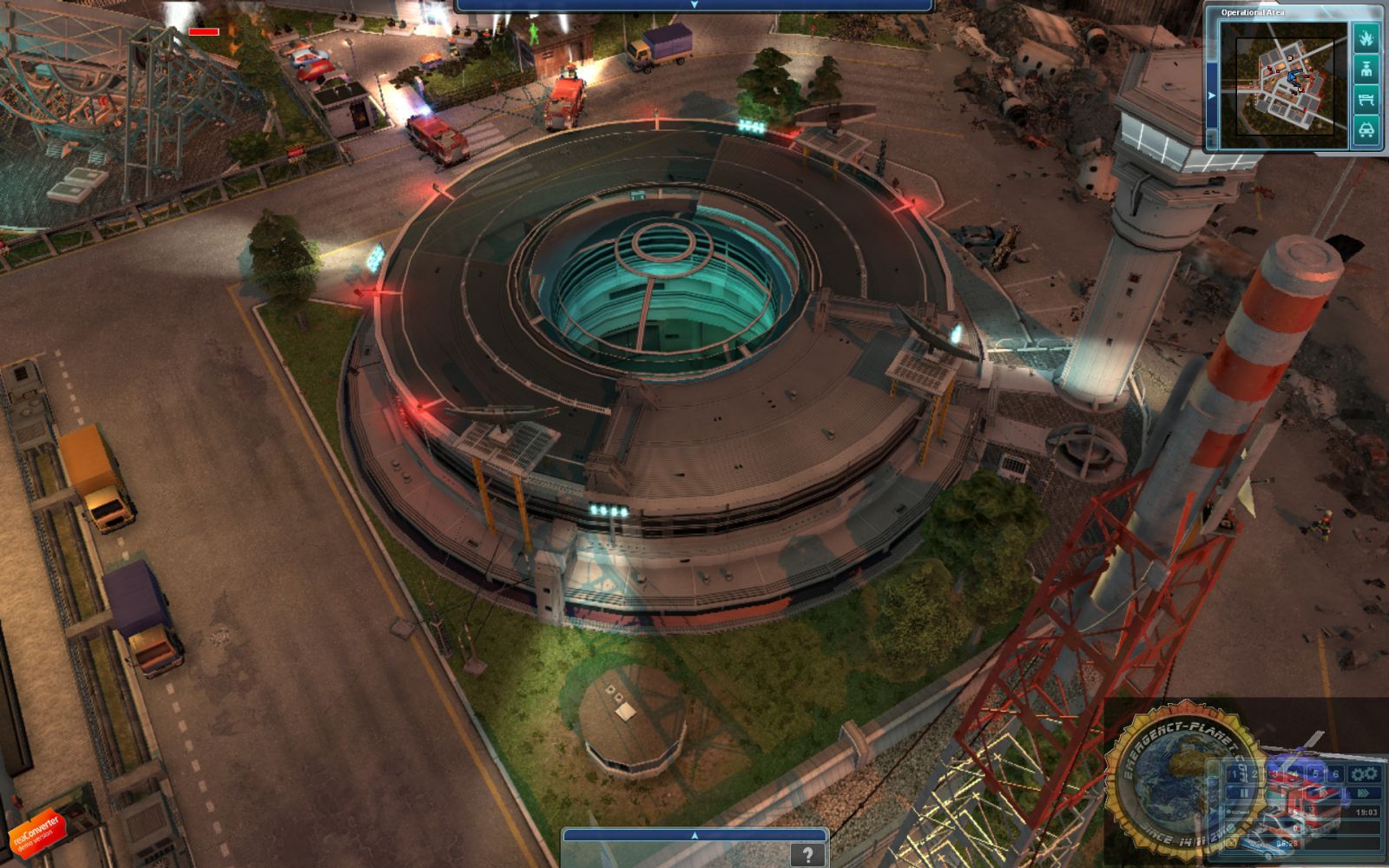Select the car vehicle icon by minimap

tap(1366, 130)
